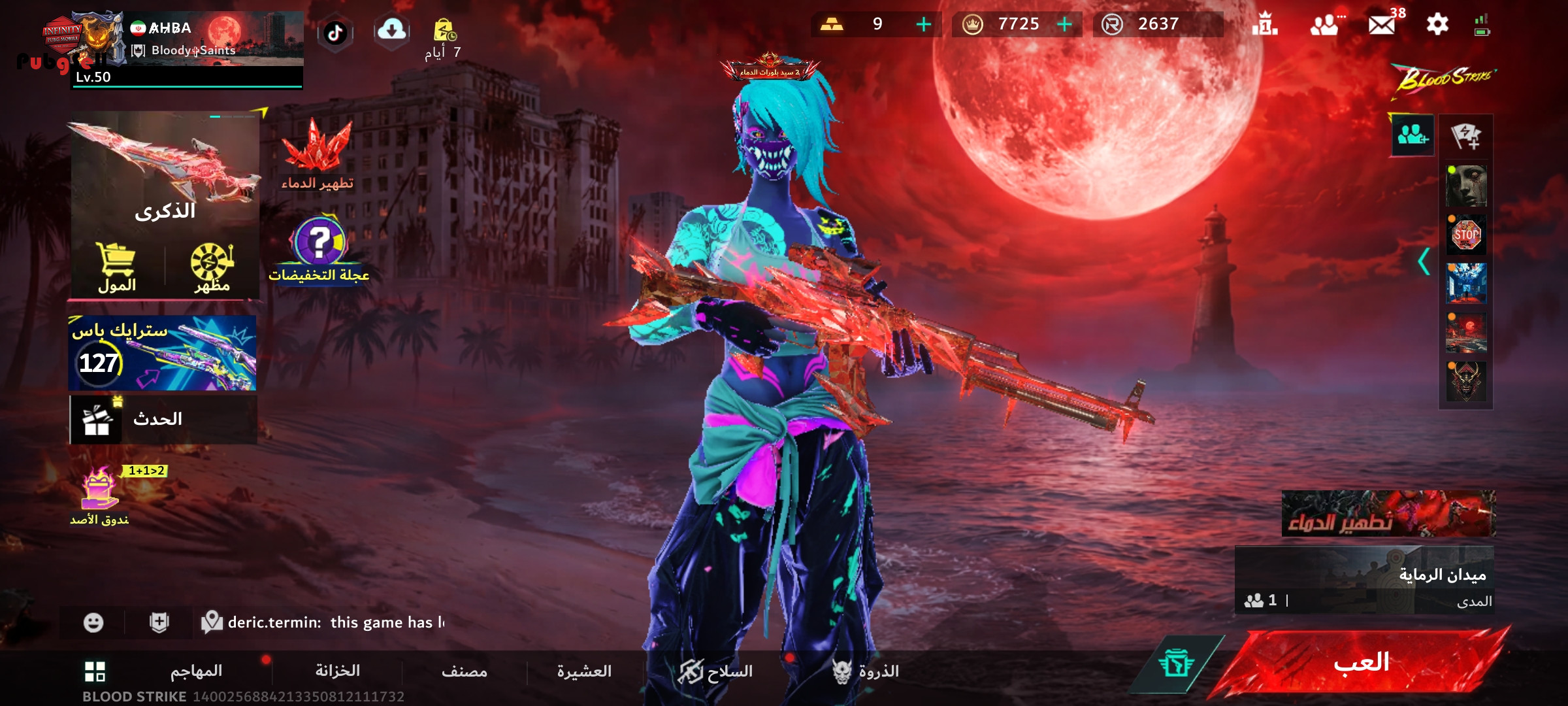1568x706 pixels.
Task: Invite teammates with the green squad button
Action: (x=1413, y=135)
